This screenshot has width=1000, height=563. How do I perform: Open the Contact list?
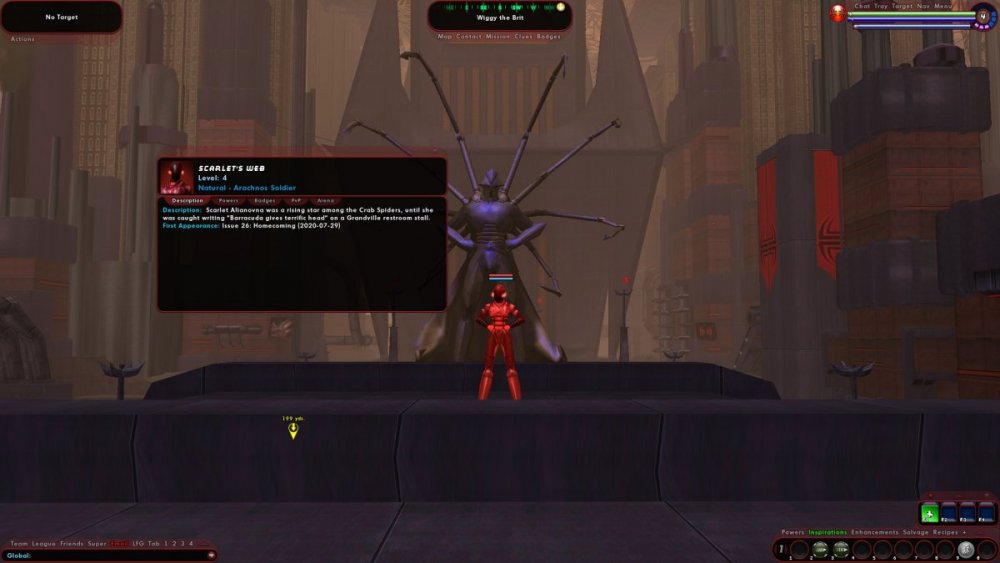coord(468,37)
